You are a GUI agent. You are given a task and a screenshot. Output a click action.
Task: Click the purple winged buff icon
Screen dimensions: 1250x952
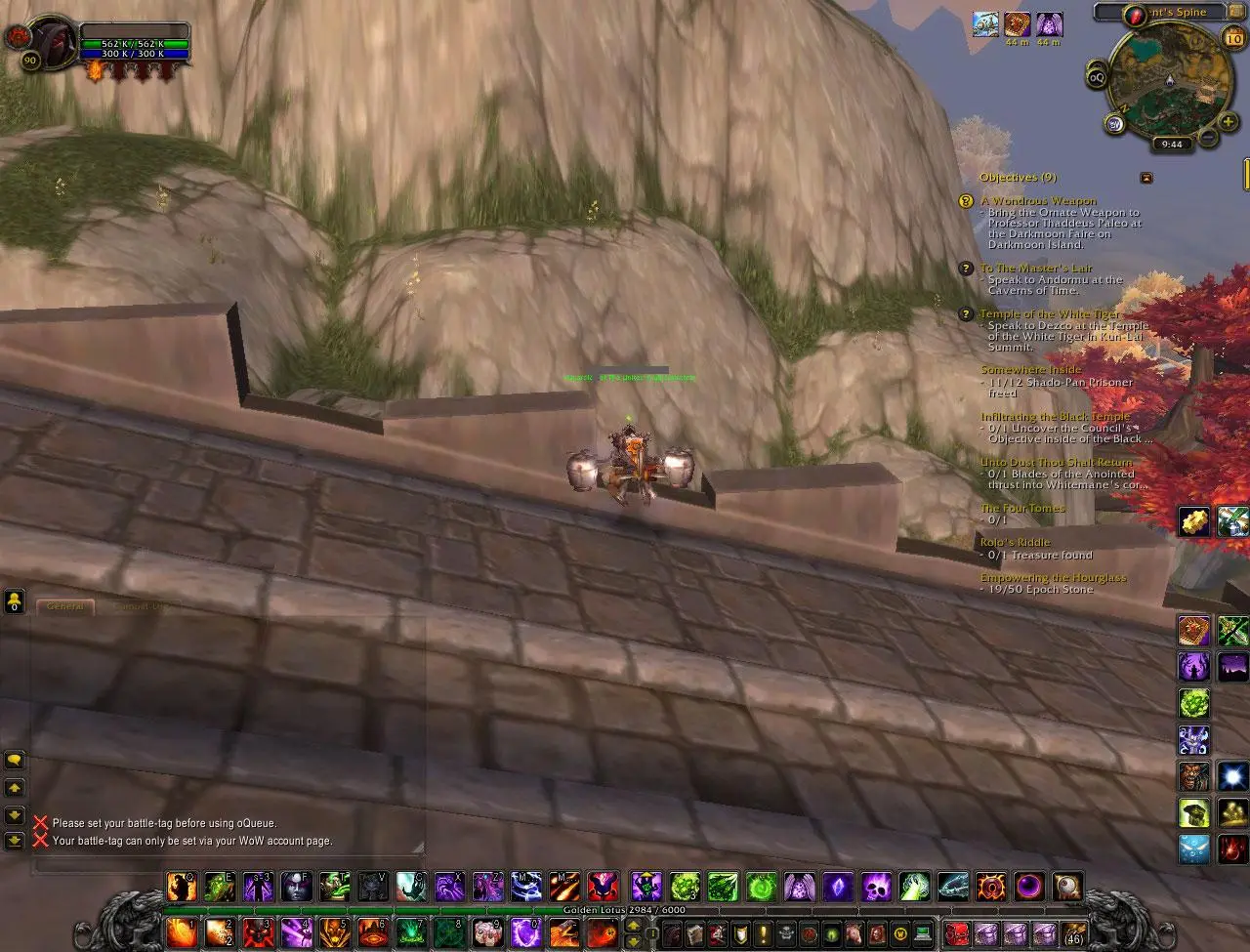(x=1049, y=24)
